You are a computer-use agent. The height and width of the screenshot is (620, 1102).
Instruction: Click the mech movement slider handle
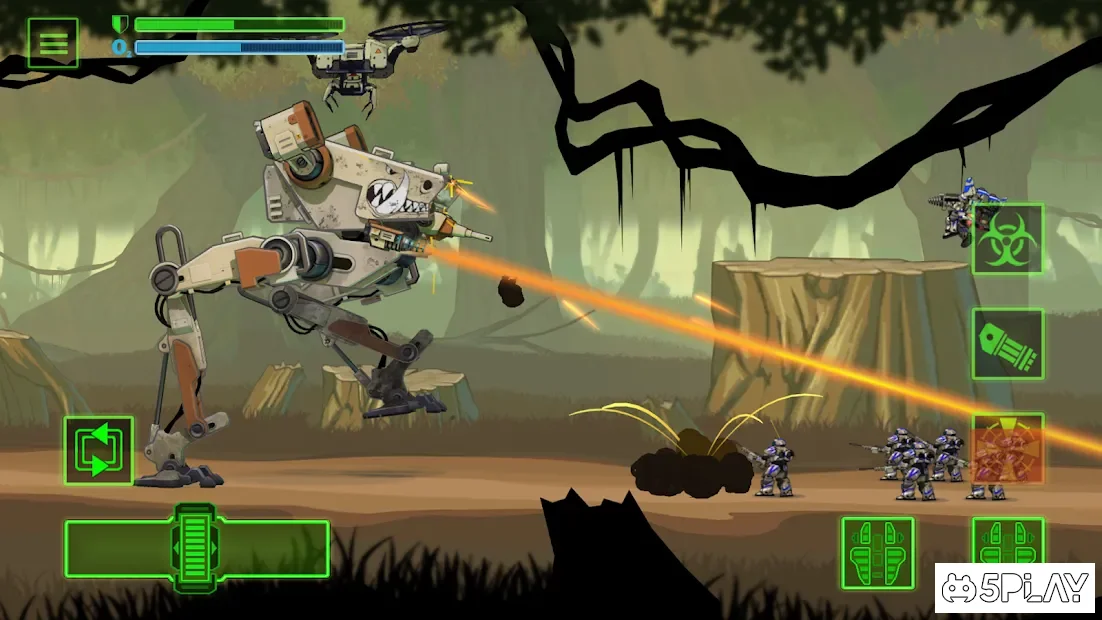pos(195,548)
